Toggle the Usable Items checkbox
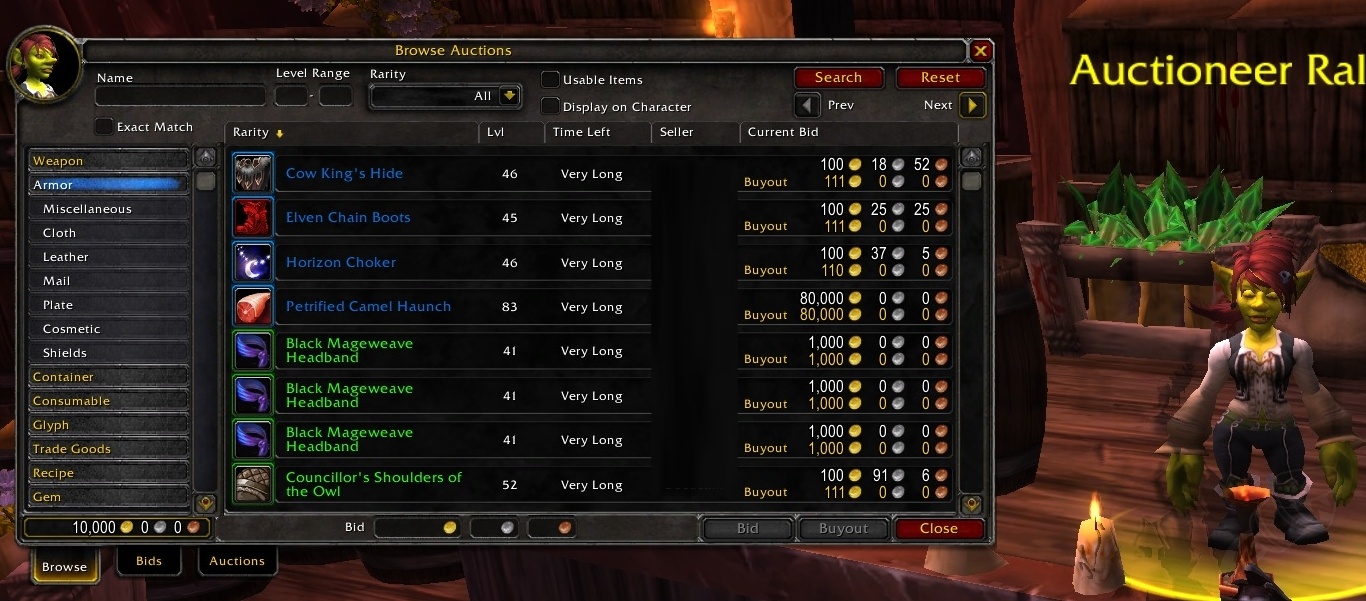This screenshot has width=1366, height=601. coord(550,80)
